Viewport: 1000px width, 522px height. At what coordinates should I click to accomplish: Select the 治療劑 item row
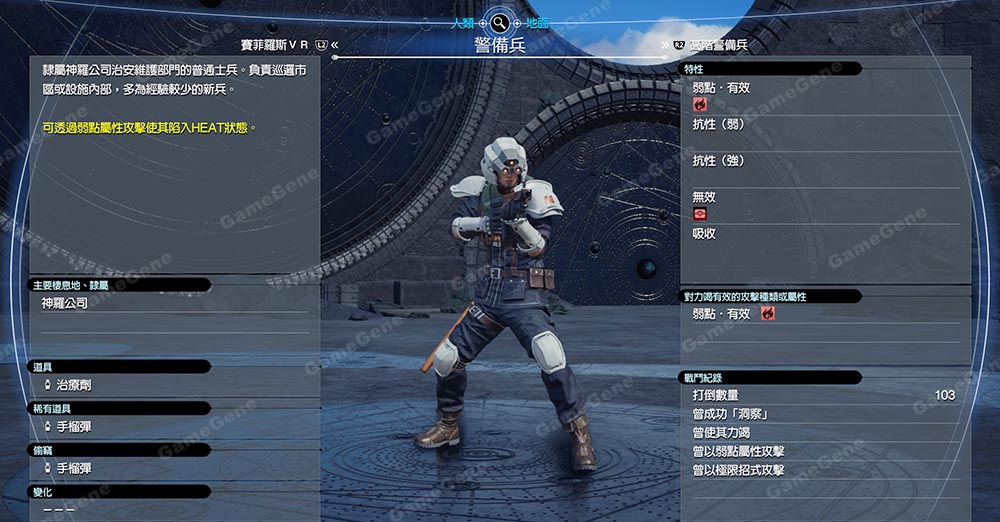point(73,385)
